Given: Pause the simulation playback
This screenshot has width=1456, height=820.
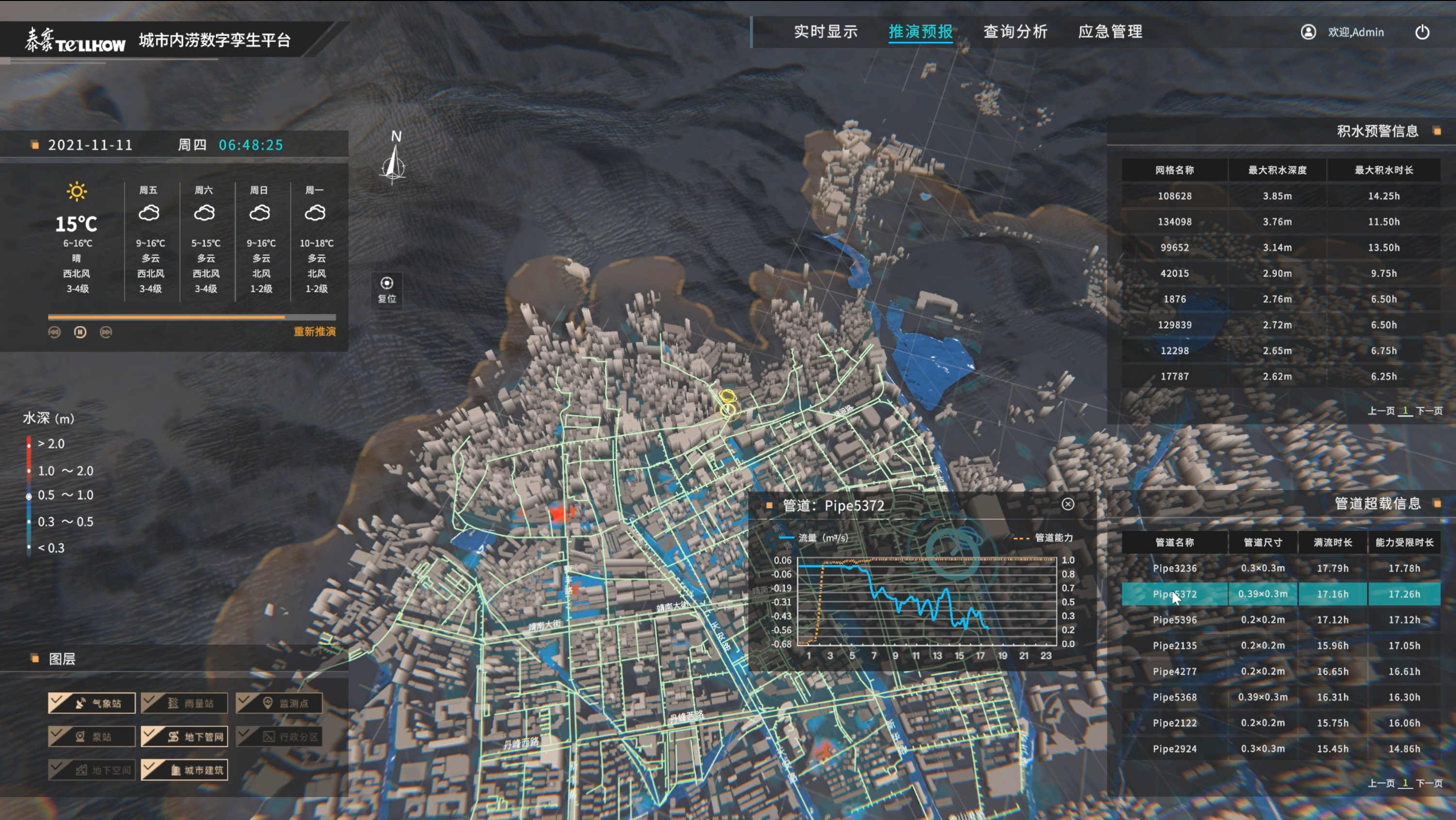Looking at the screenshot, I should click(80, 332).
